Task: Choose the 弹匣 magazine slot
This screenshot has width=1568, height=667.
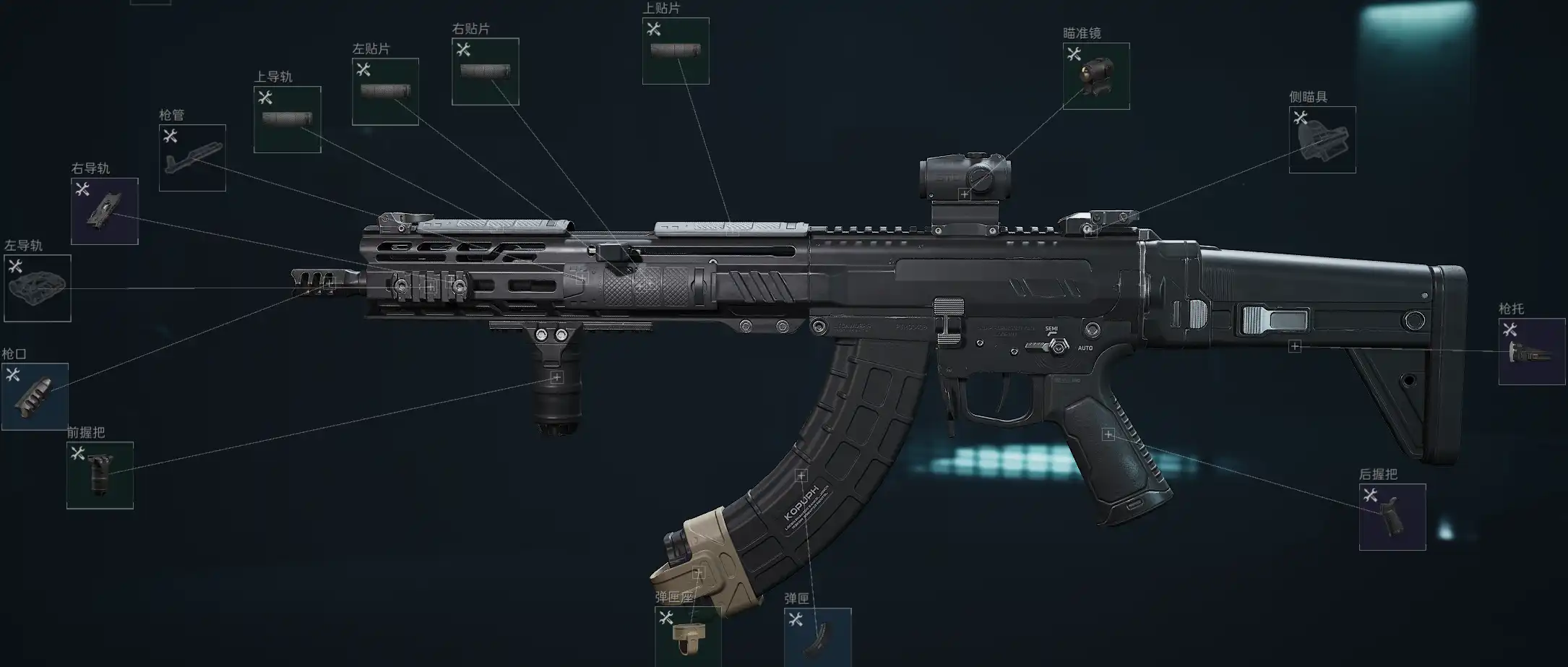Action: tap(817, 636)
